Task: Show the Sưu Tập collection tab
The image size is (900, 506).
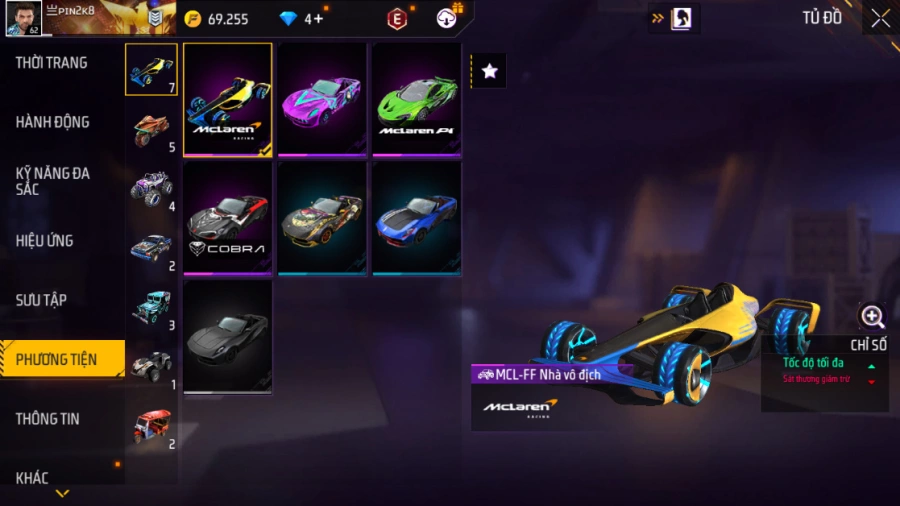Action: click(x=41, y=300)
